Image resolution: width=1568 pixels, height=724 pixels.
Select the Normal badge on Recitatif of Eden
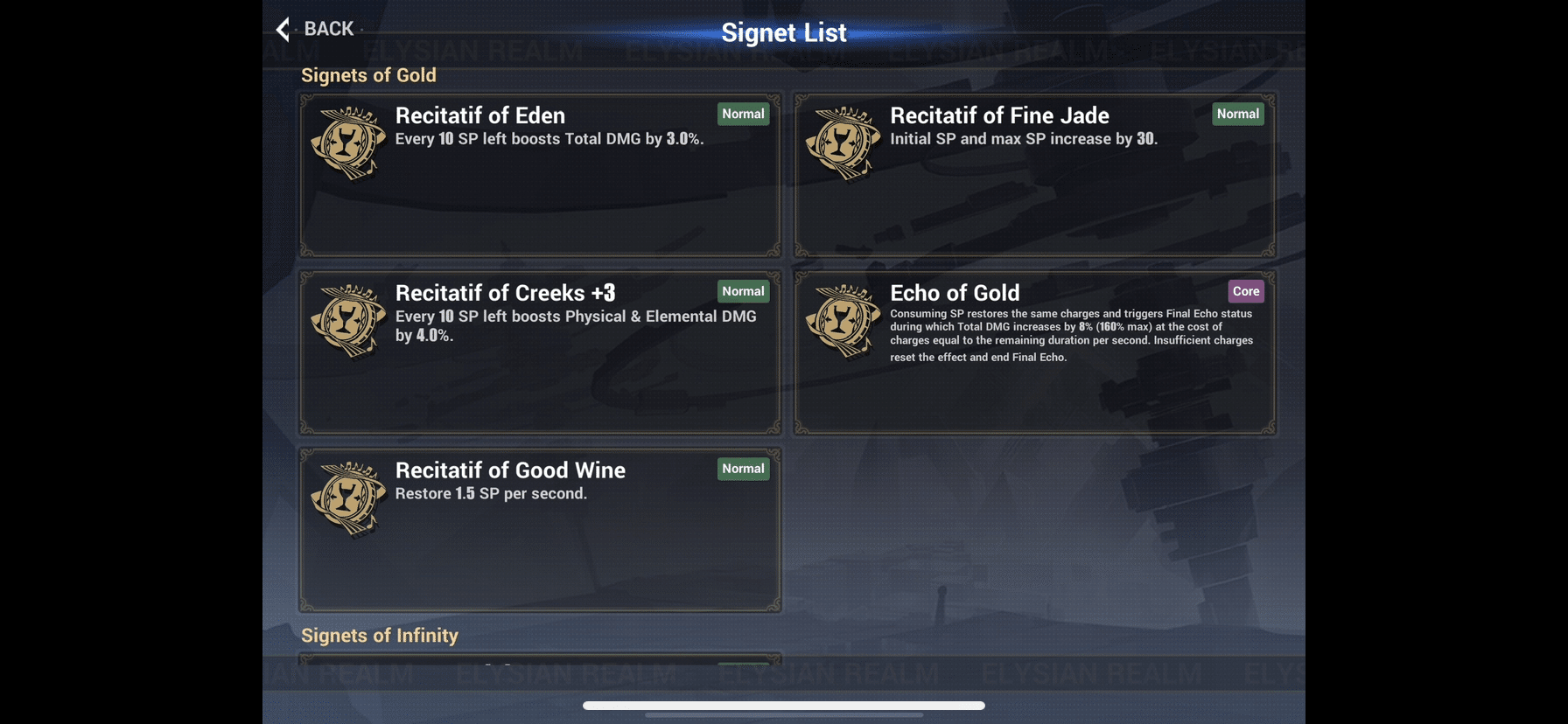[743, 114]
